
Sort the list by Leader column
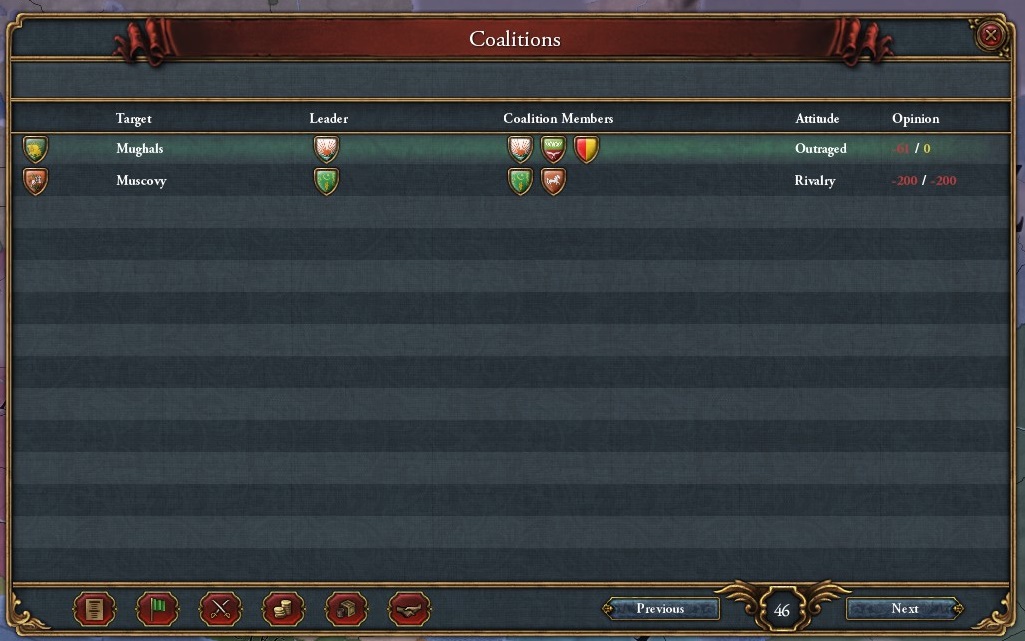[328, 119]
